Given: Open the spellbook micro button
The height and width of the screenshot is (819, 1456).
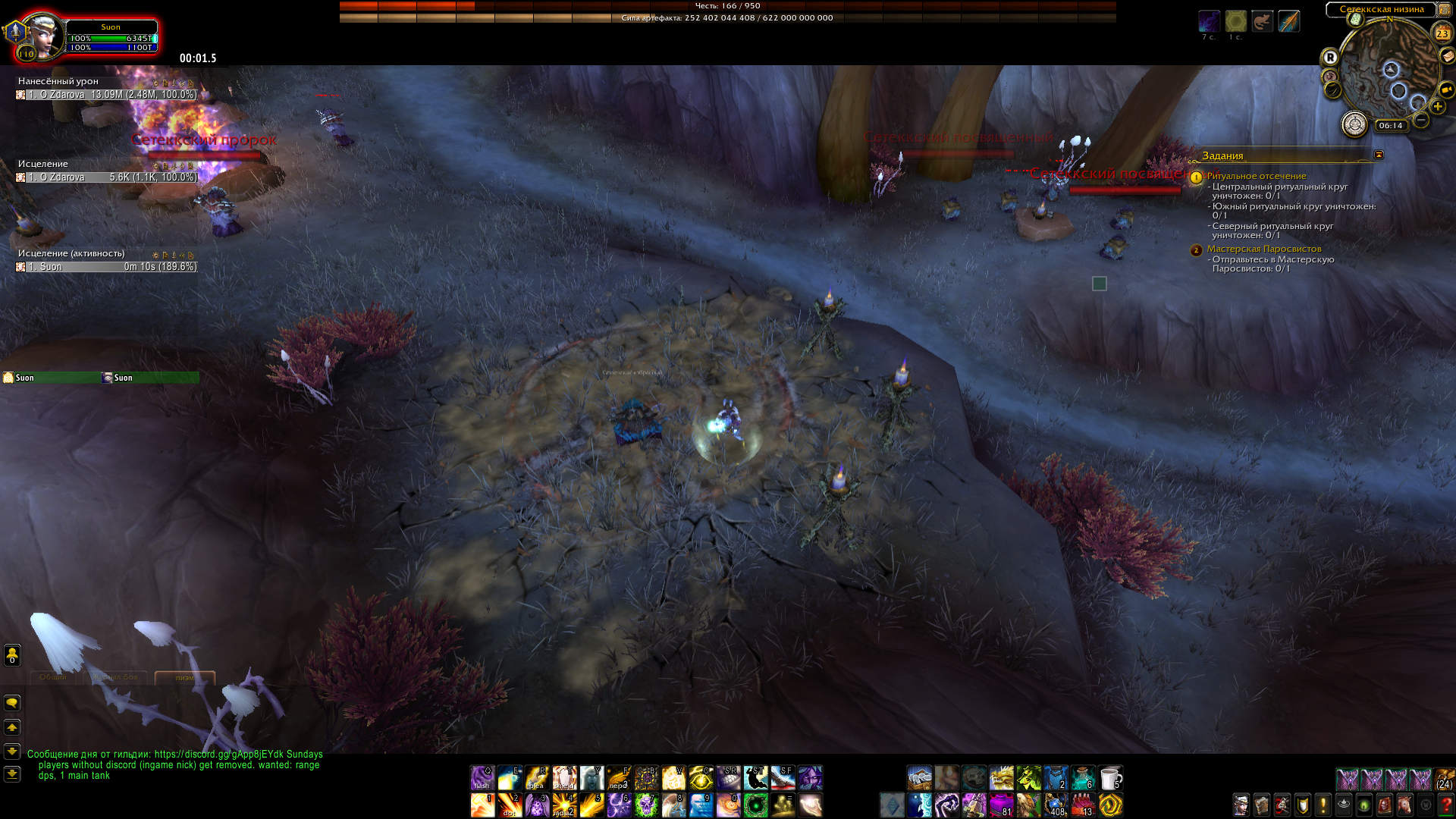Looking at the screenshot, I should (x=1261, y=805).
